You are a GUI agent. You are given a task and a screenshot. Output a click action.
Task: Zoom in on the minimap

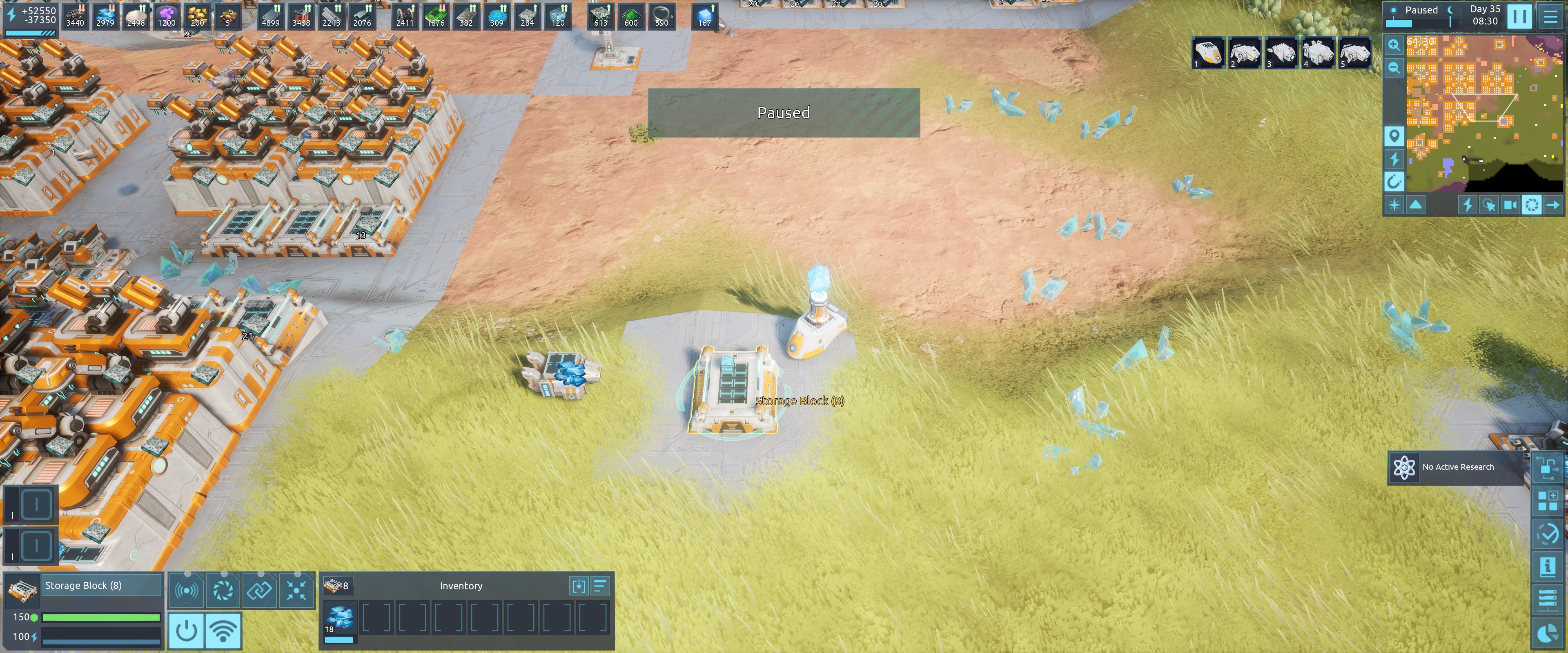1394,44
